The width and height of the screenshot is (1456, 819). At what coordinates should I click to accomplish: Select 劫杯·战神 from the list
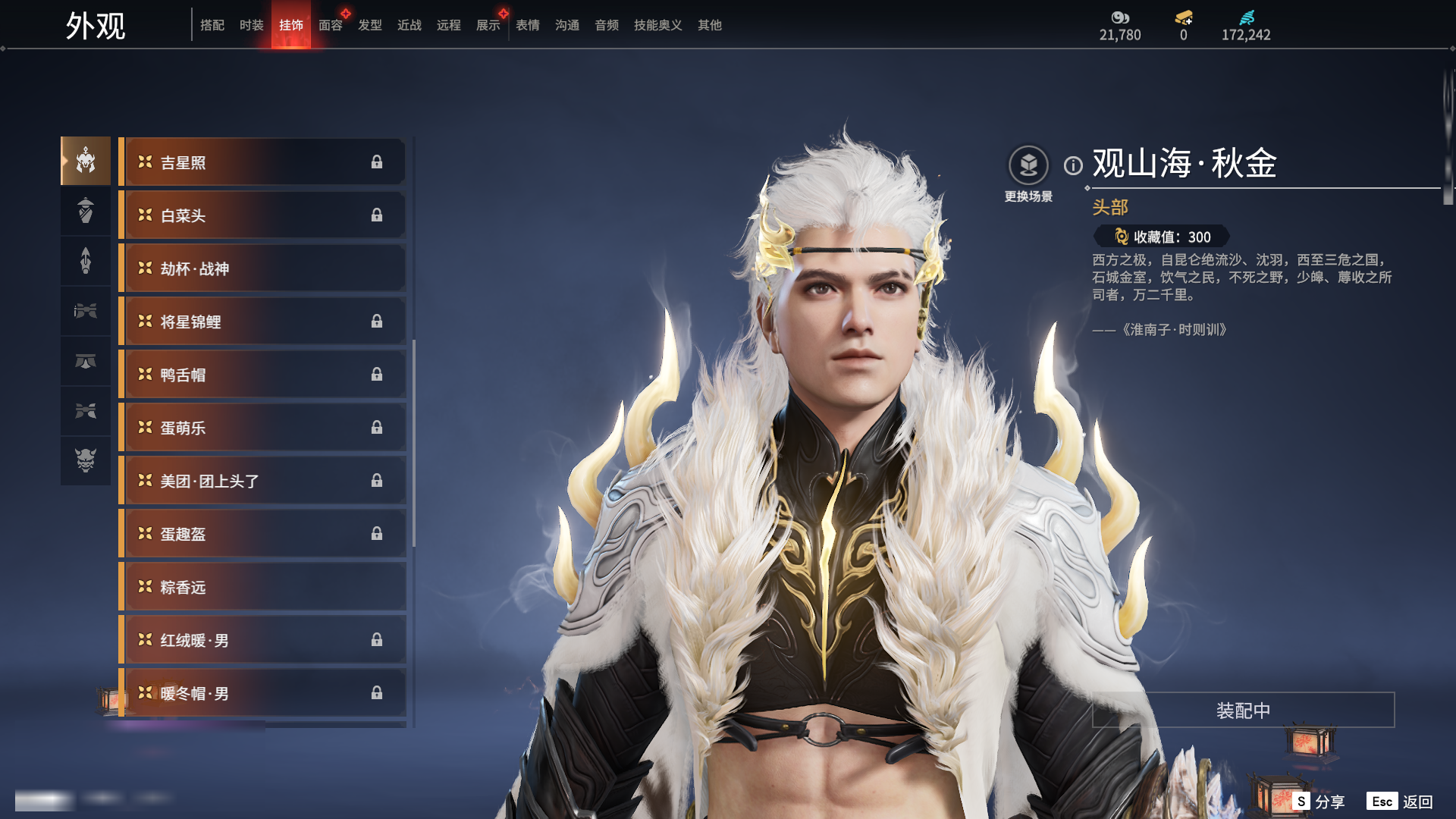262,268
